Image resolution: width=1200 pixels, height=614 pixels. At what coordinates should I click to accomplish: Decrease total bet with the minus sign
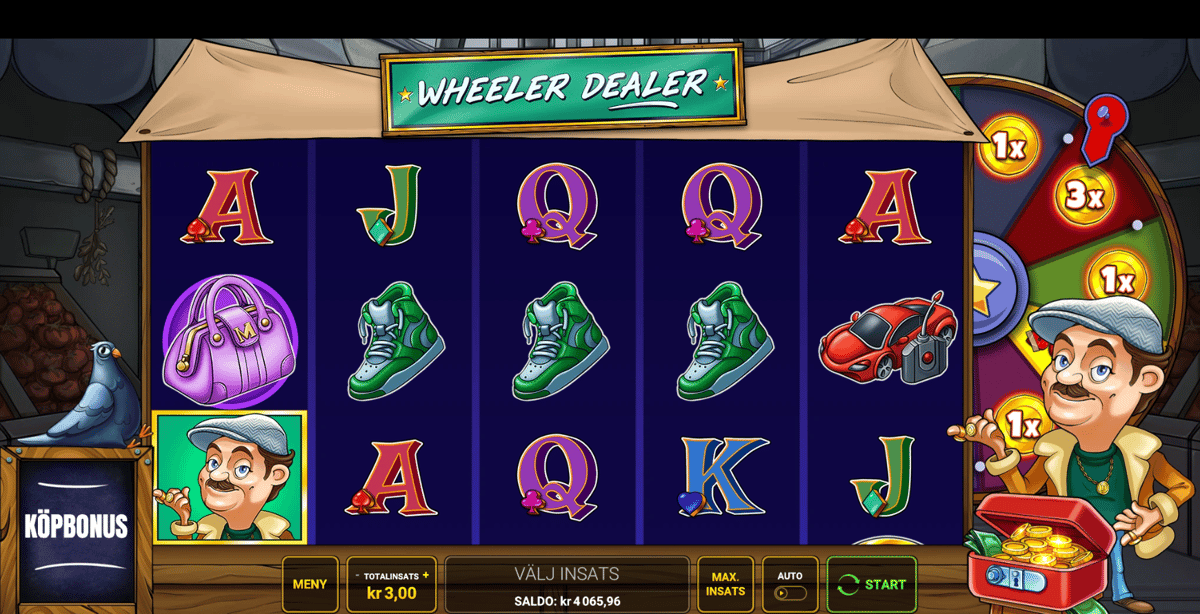click(357, 576)
